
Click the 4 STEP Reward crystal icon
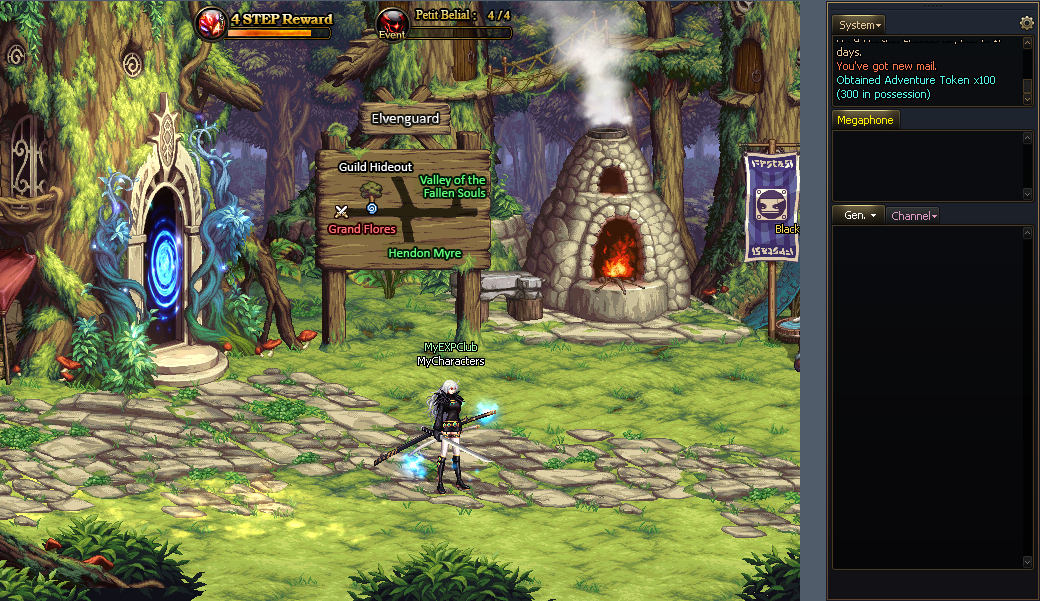[210, 23]
